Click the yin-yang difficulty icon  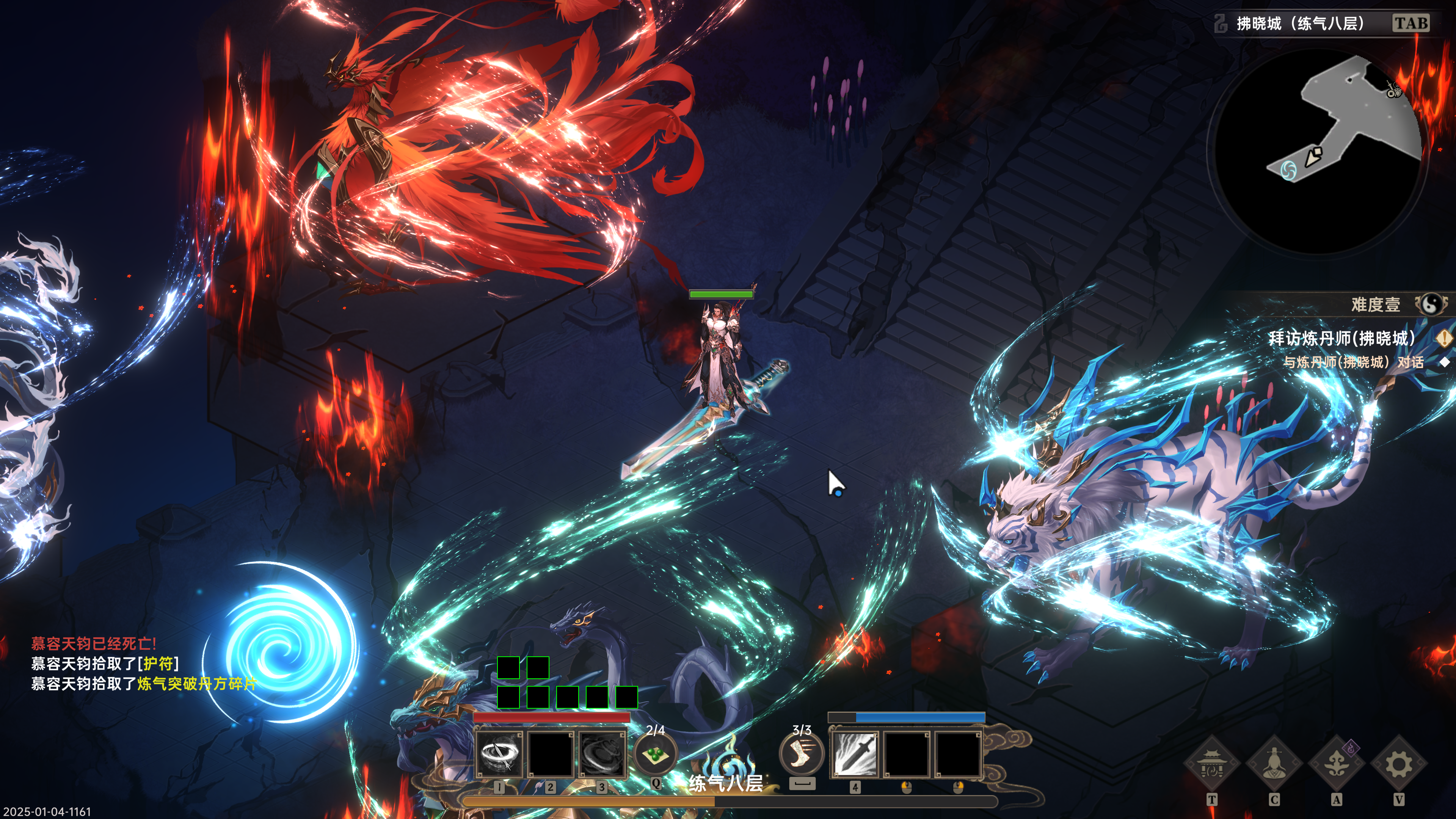tap(1432, 304)
